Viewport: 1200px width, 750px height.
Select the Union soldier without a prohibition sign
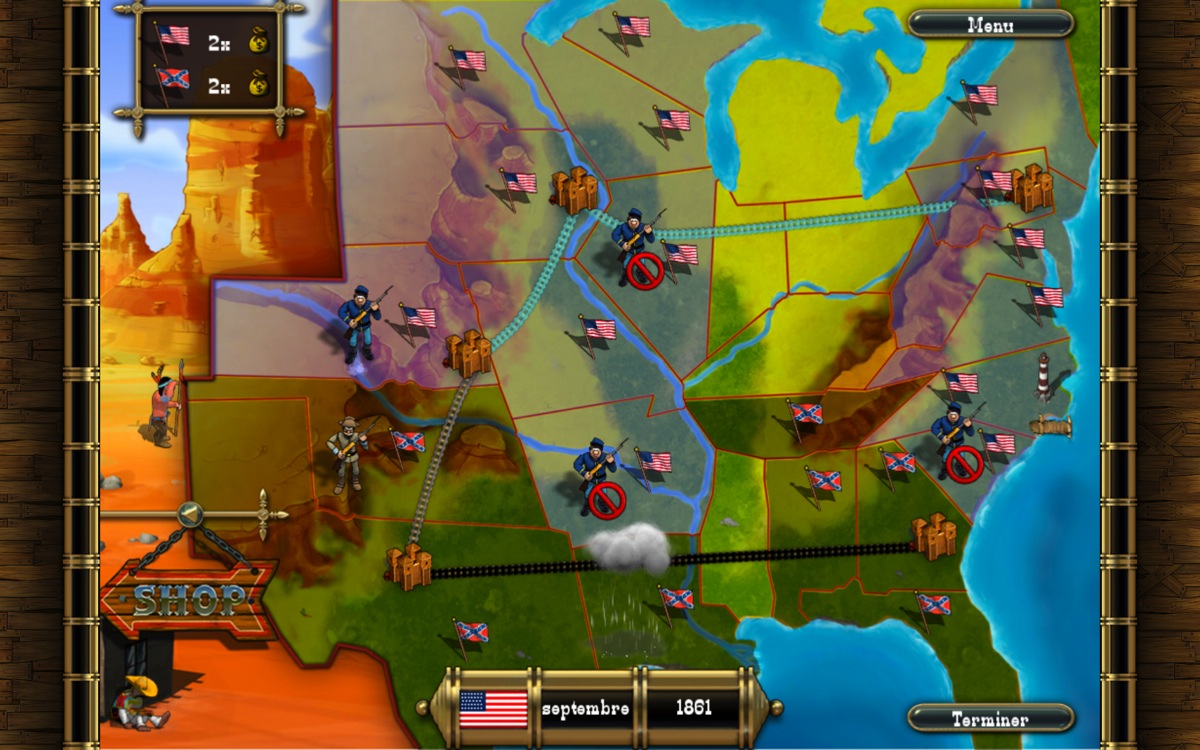pyautogui.click(x=359, y=322)
